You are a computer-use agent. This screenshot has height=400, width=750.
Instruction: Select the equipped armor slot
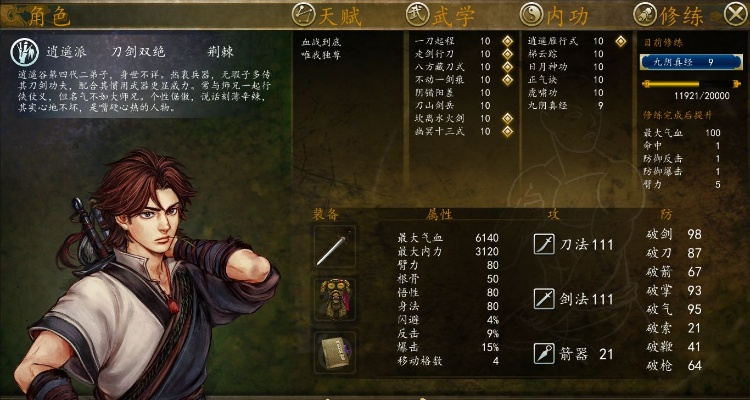(x=334, y=297)
